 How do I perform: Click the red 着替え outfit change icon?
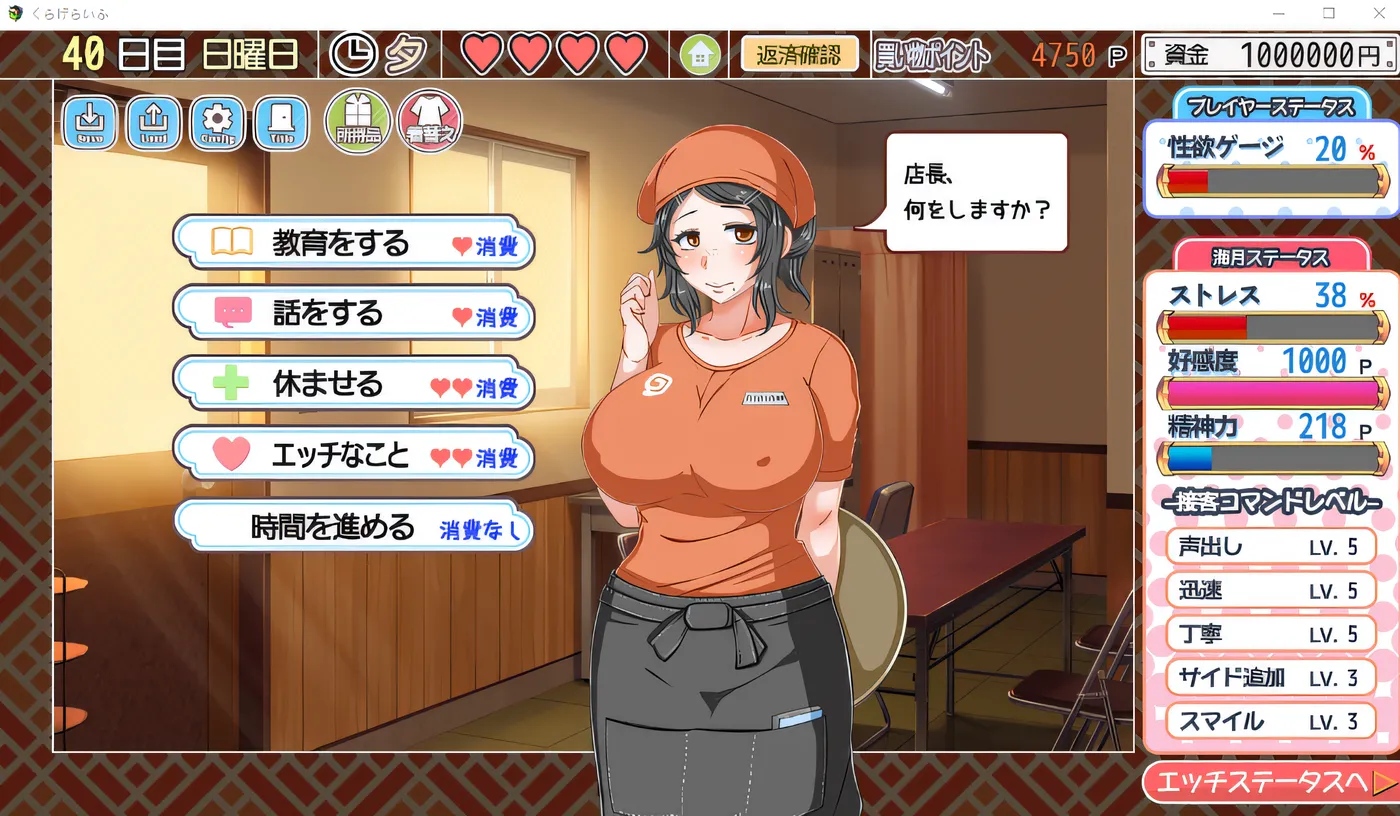tap(430, 120)
